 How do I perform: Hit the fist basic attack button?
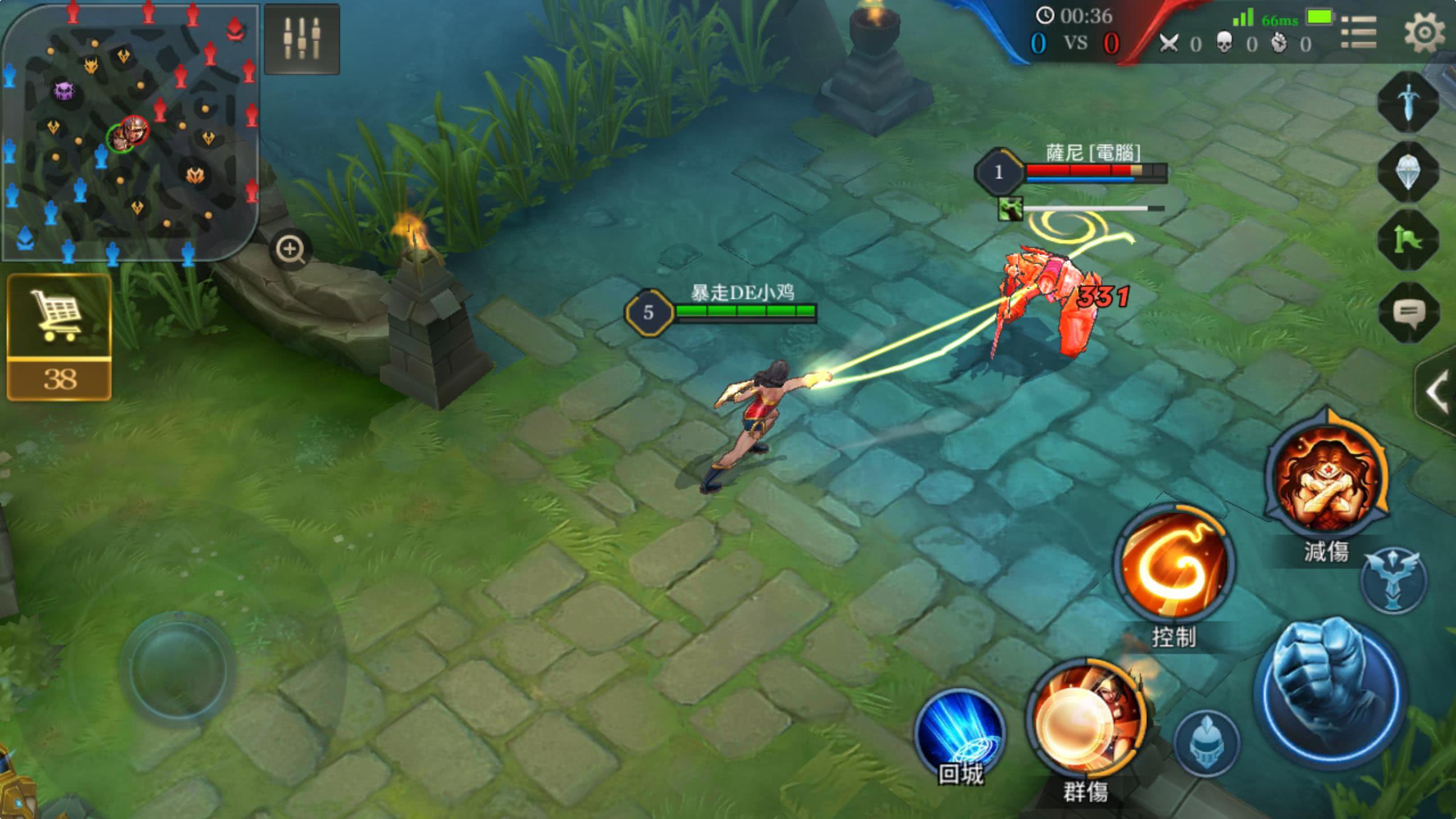(x=1330, y=694)
